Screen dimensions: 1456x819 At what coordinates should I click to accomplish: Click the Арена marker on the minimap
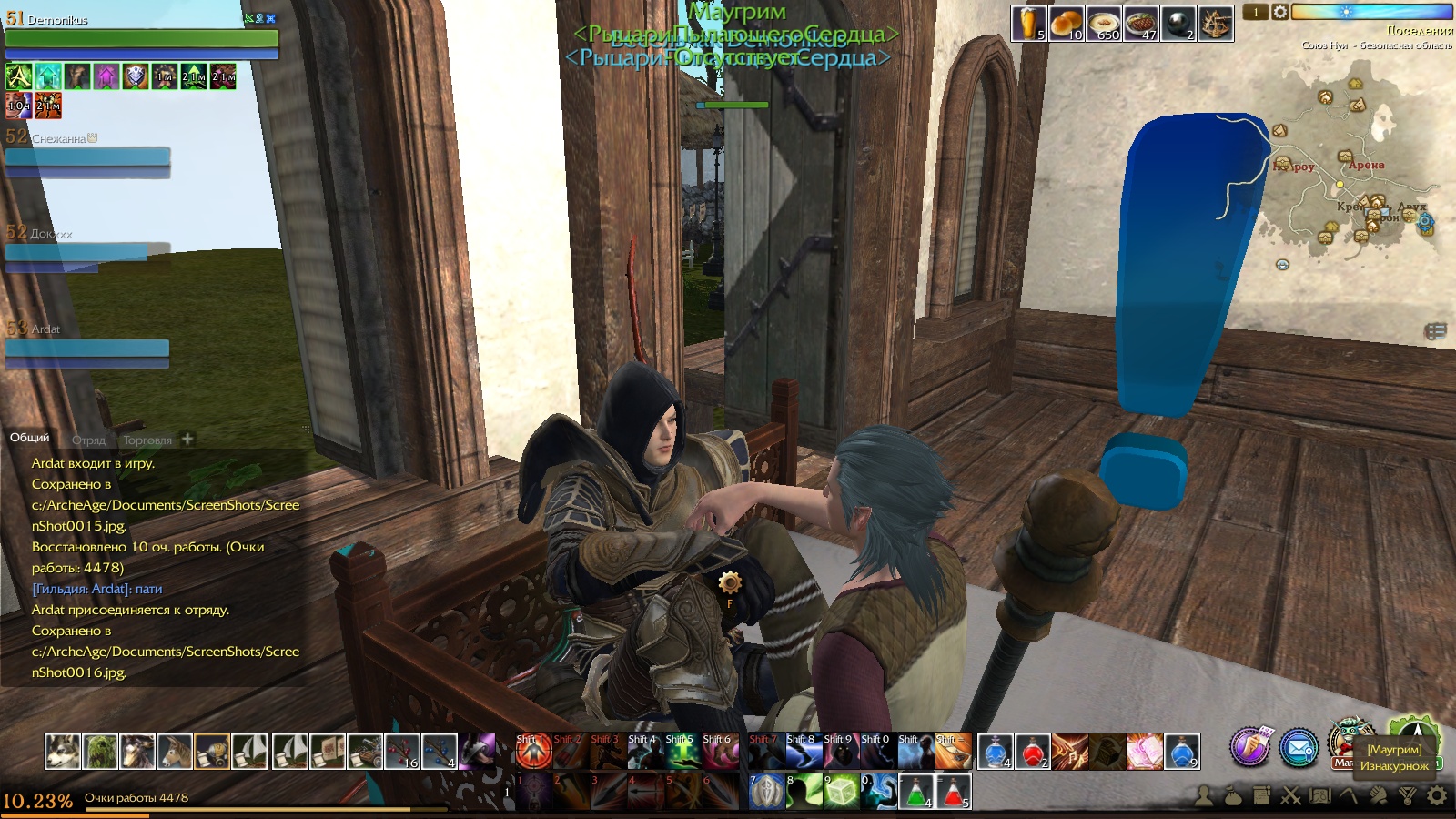click(x=1366, y=165)
